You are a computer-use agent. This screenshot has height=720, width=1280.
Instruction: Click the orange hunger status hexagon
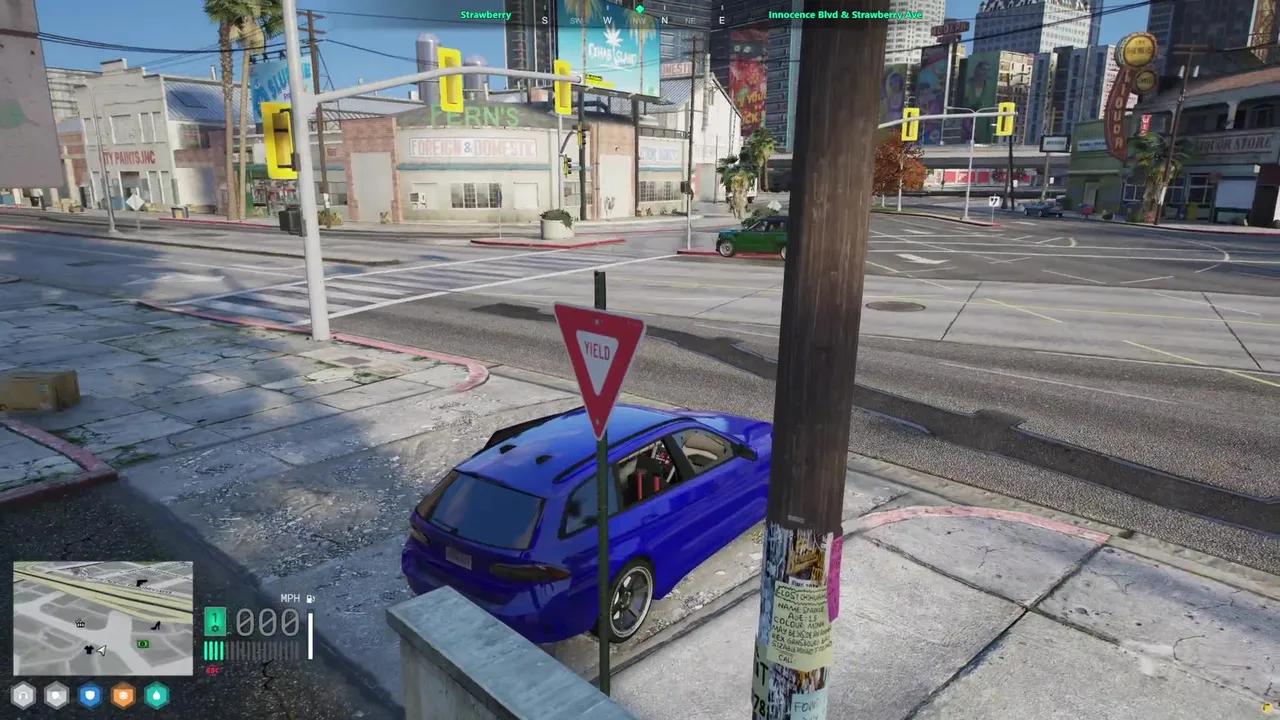(x=123, y=695)
